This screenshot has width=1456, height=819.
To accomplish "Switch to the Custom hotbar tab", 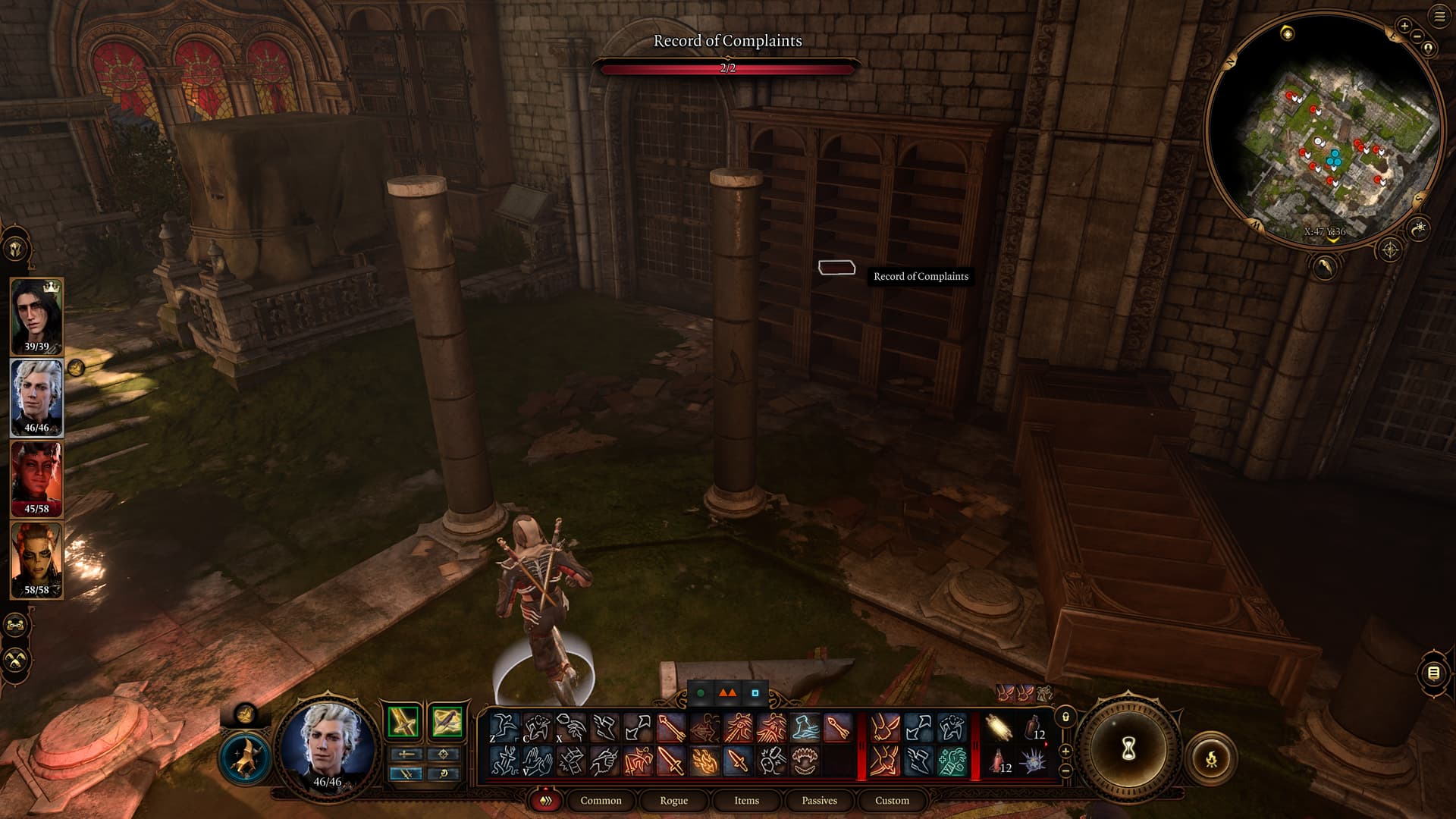I will tap(892, 800).
